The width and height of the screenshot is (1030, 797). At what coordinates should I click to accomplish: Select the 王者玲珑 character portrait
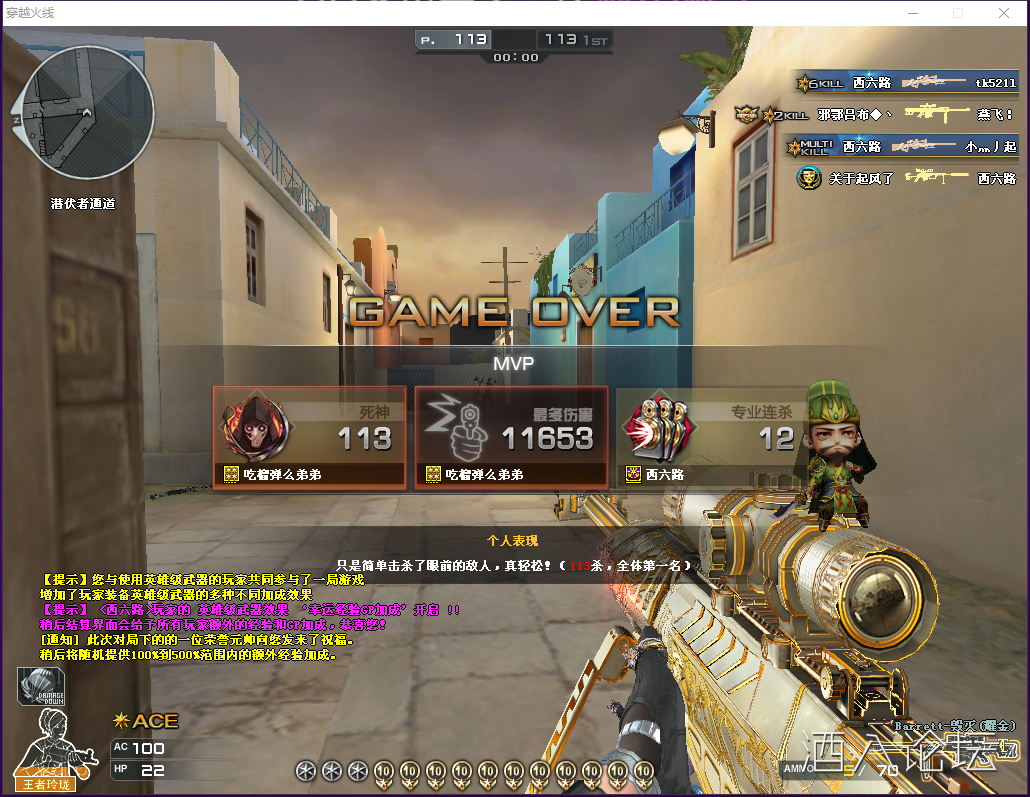[50, 746]
